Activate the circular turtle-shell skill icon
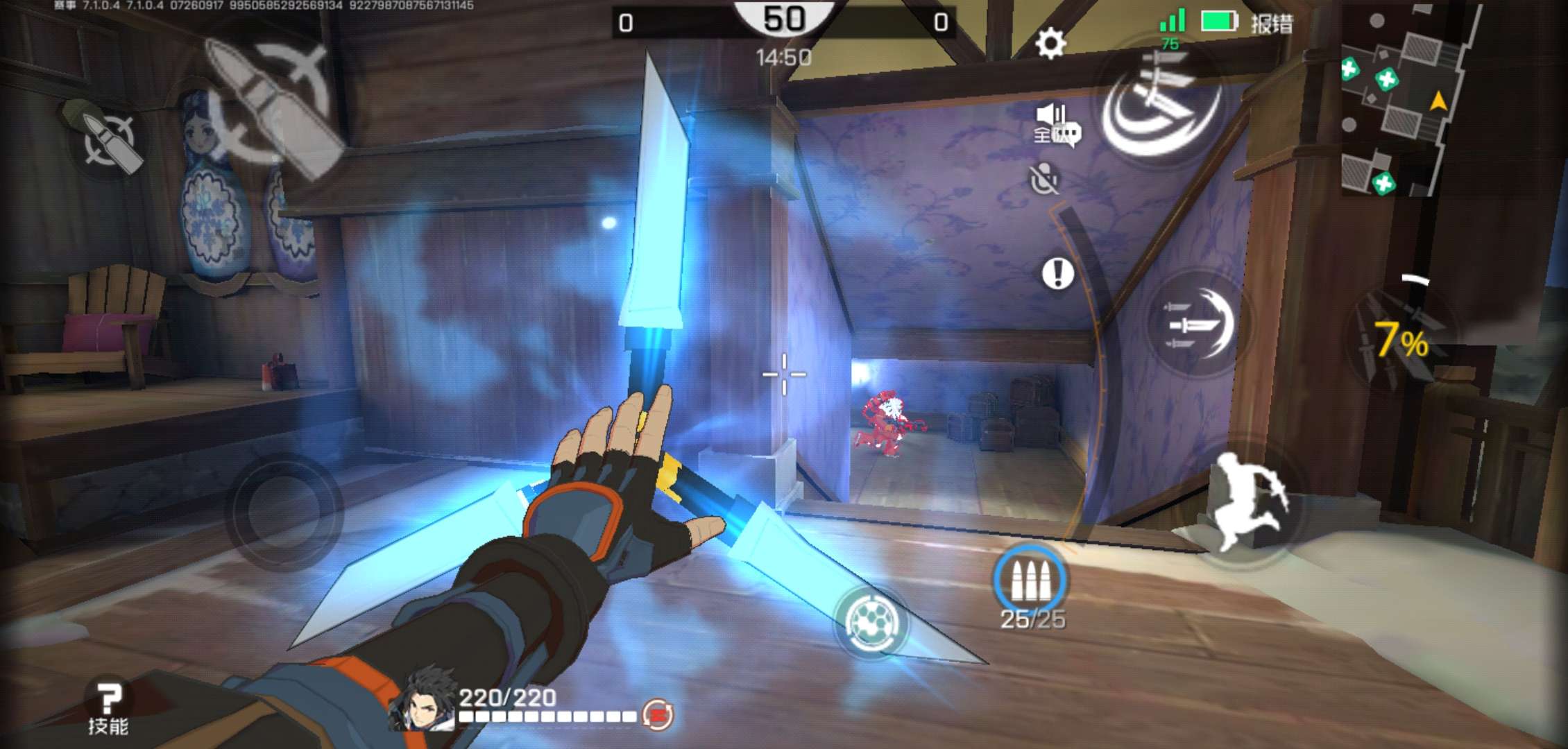The image size is (1568, 749). point(871,621)
